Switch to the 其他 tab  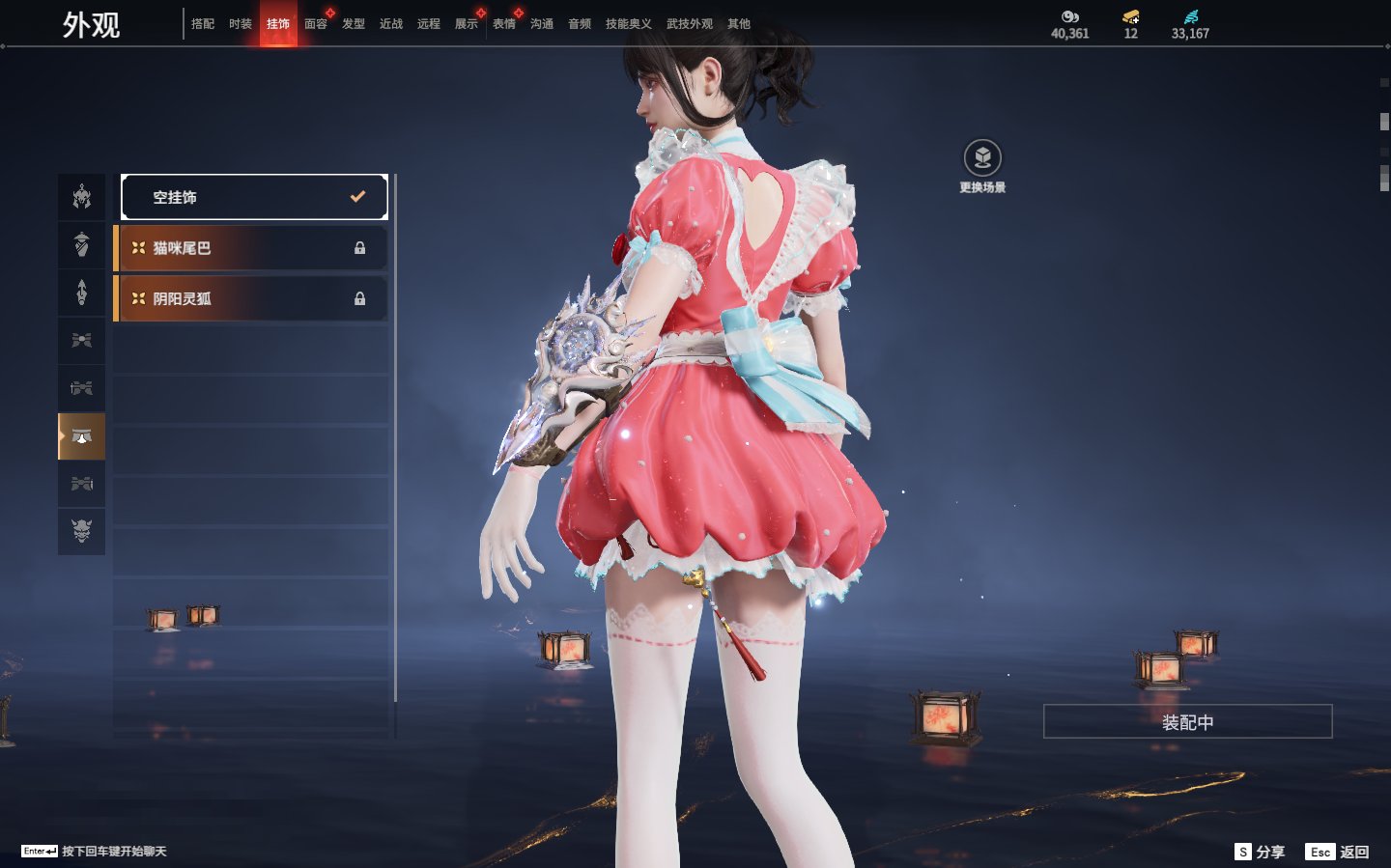point(739,24)
